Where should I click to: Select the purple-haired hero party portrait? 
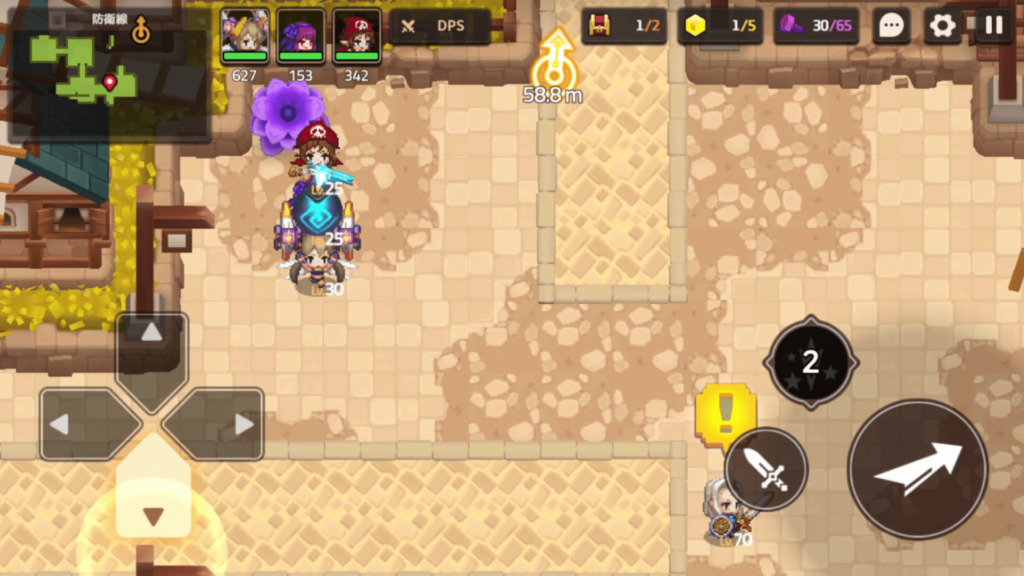pyautogui.click(x=300, y=36)
